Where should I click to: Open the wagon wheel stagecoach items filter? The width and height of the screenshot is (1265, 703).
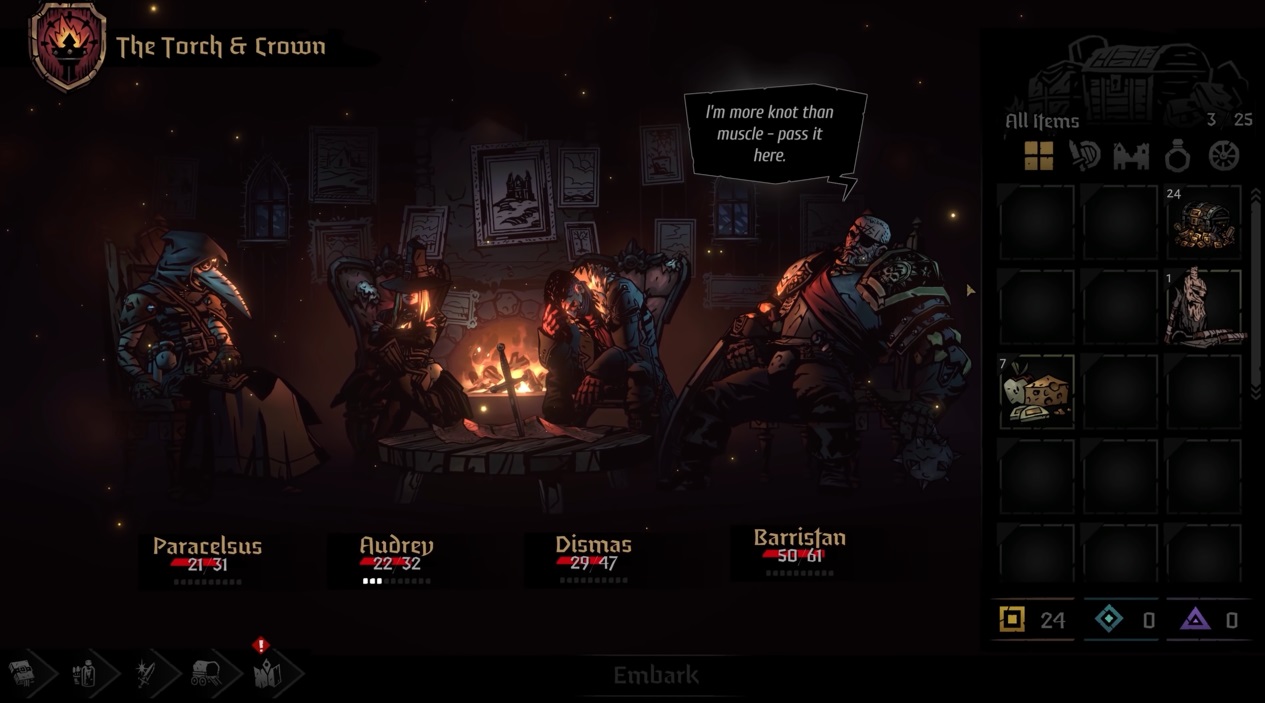click(1224, 156)
